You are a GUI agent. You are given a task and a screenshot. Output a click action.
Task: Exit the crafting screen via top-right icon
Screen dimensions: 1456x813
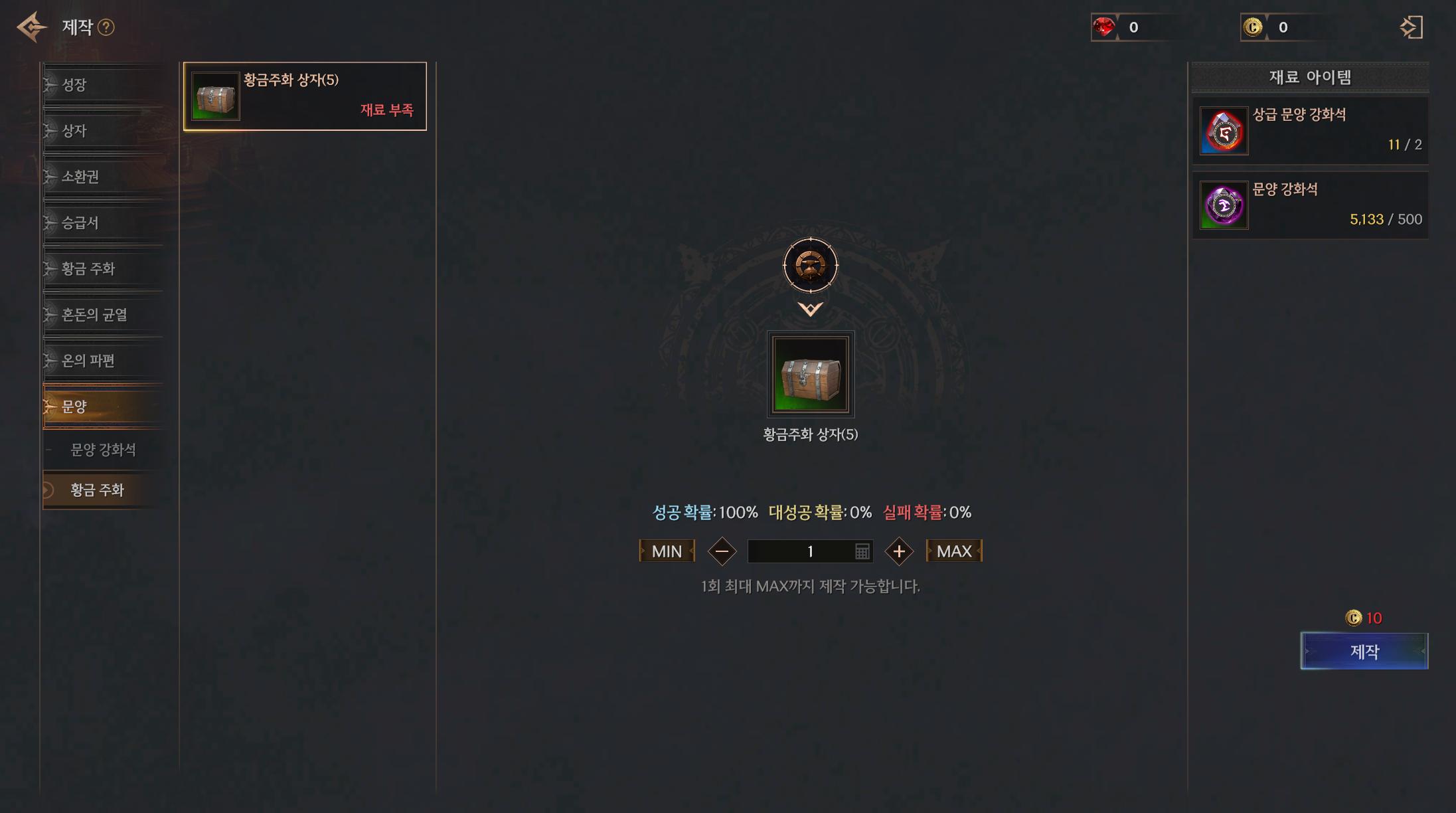(x=1411, y=27)
